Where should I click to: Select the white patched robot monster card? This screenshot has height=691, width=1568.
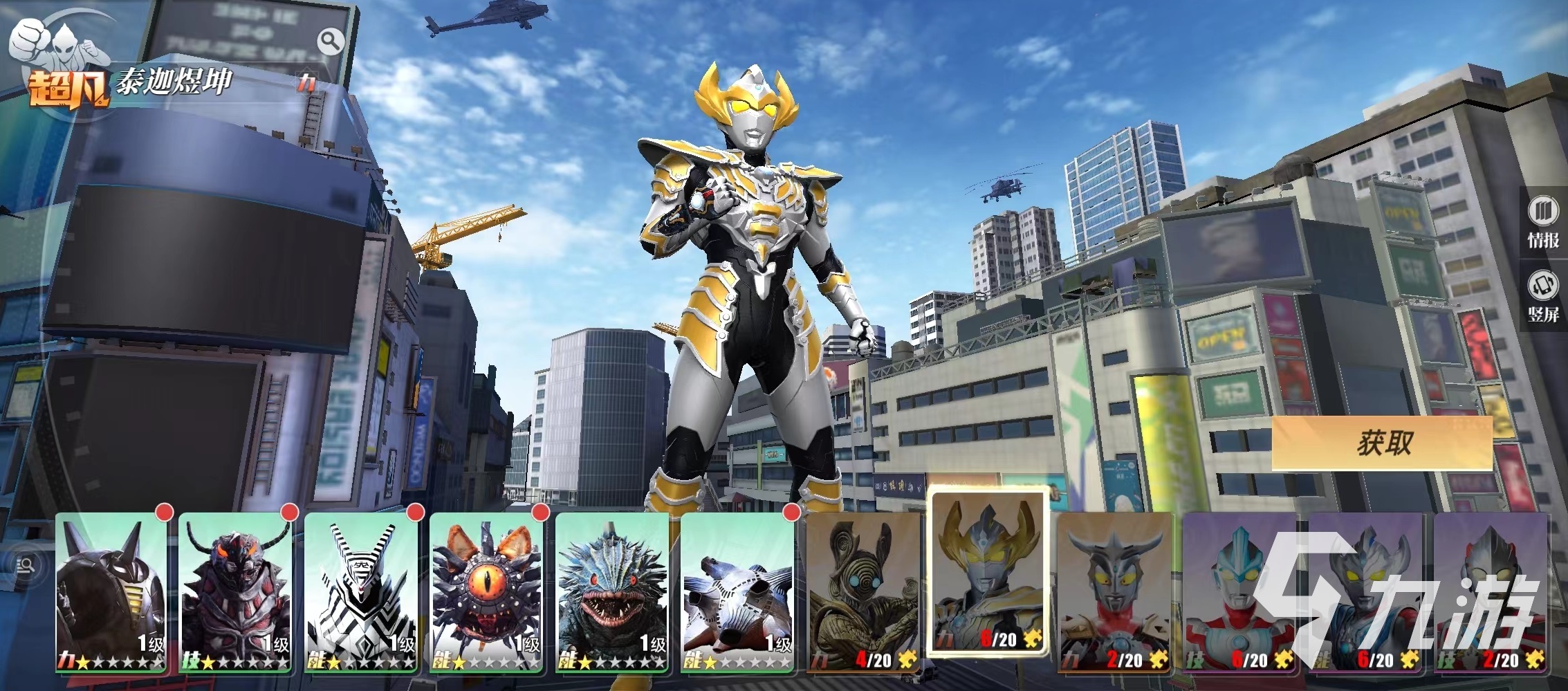(737, 593)
